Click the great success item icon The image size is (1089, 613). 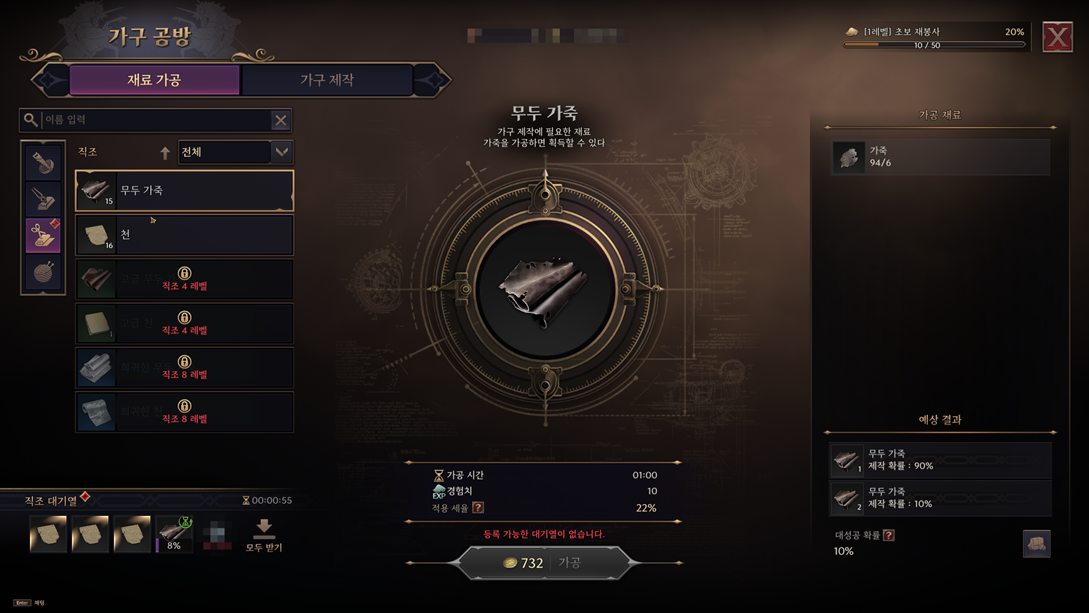point(1036,543)
